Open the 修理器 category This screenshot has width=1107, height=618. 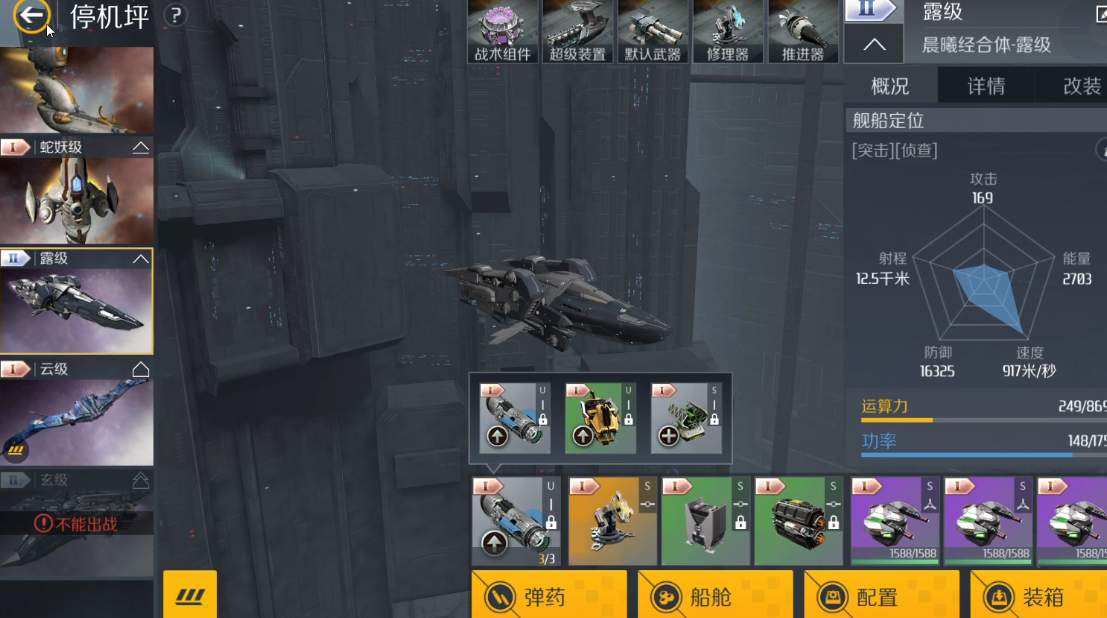(728, 32)
